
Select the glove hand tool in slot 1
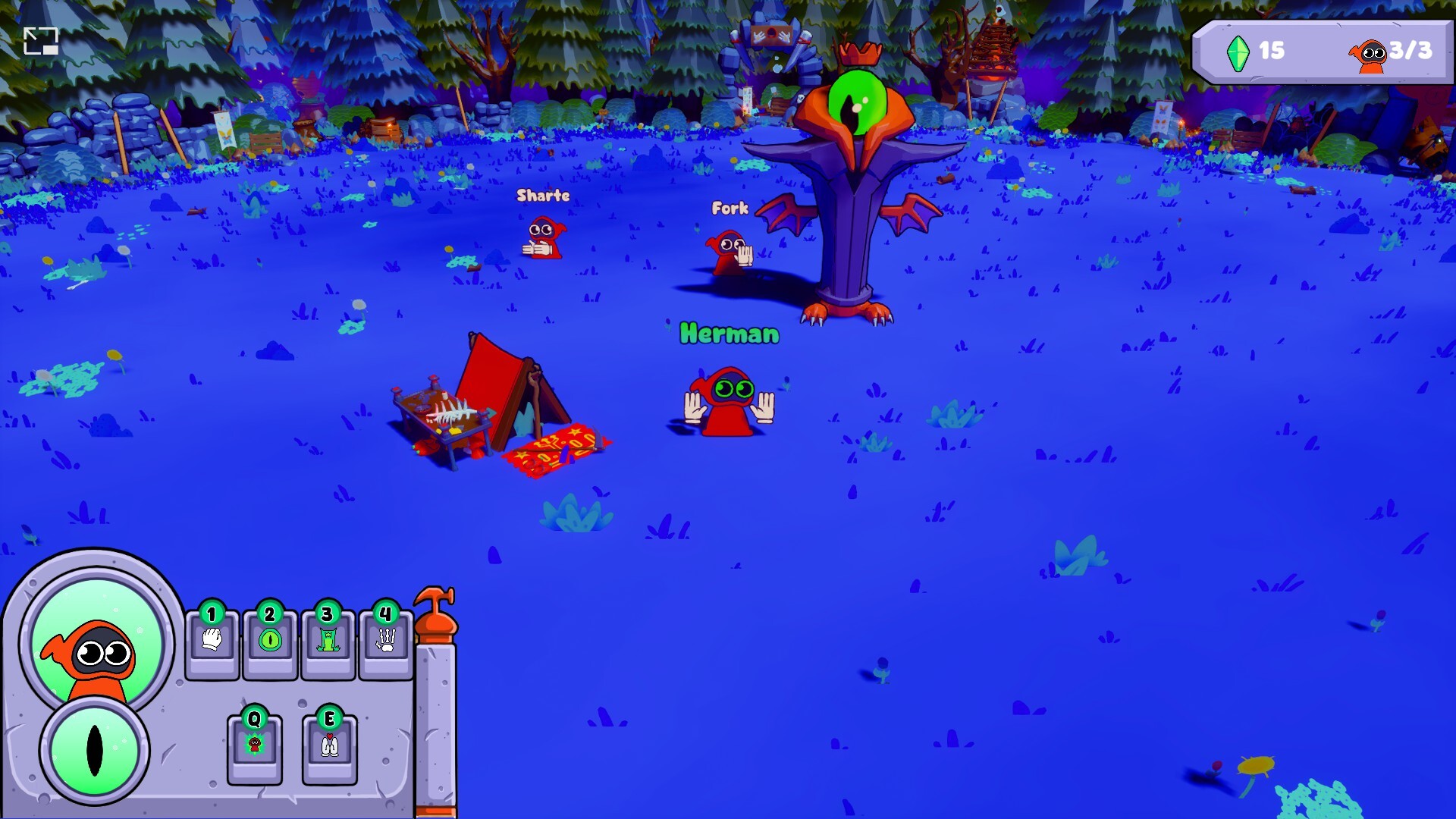pyautogui.click(x=213, y=641)
